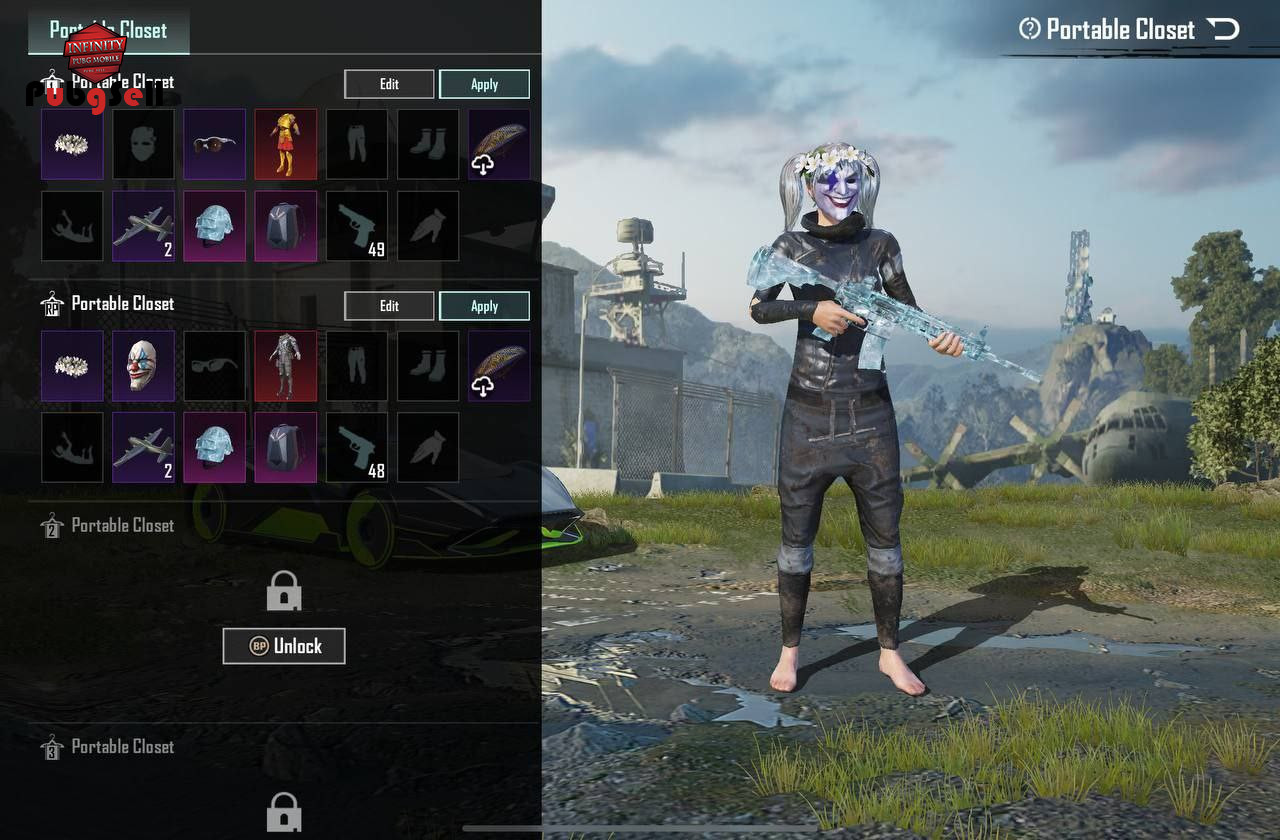The height and width of the screenshot is (840, 1280).
Task: Unlock Portable Closet 2 with BP
Action: (x=284, y=646)
